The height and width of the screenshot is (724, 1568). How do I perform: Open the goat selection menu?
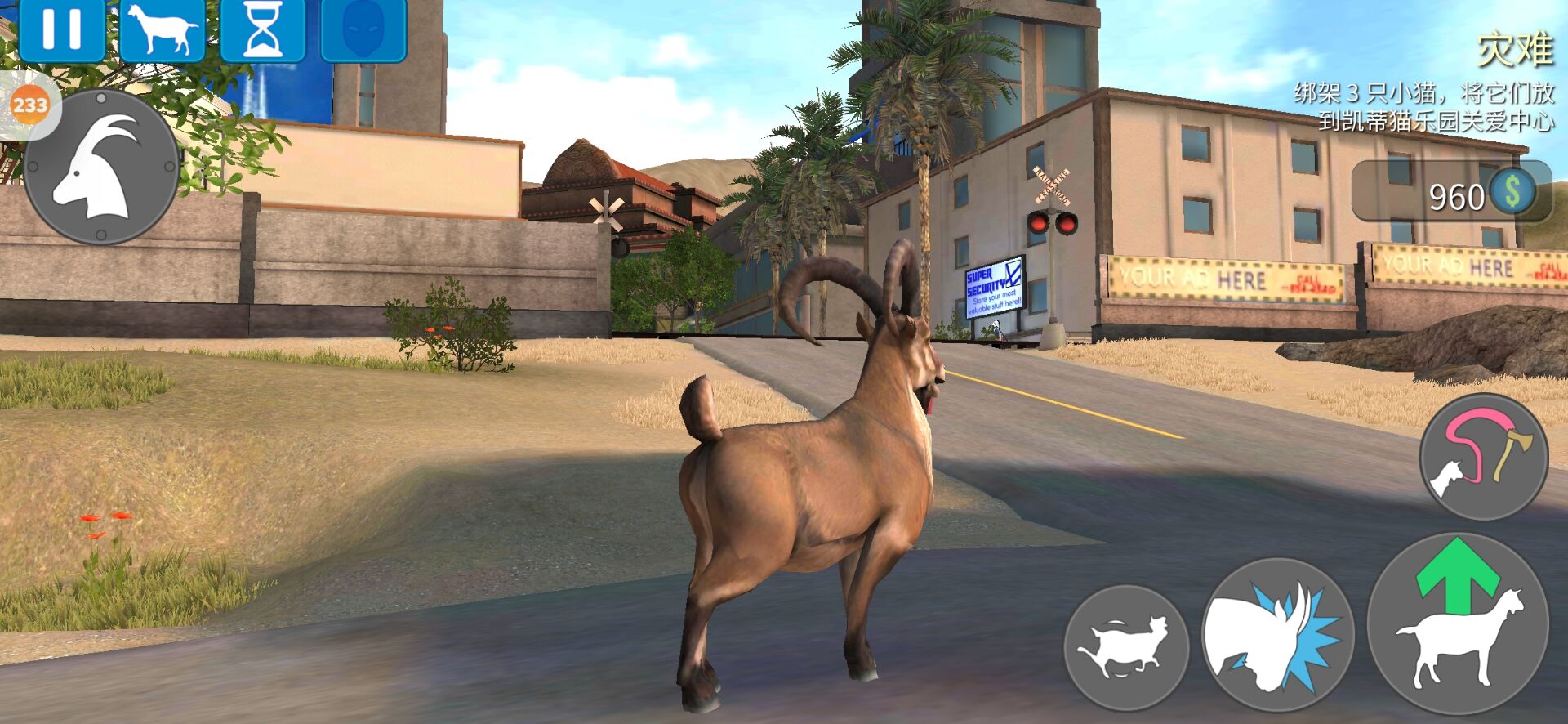pyautogui.click(x=163, y=29)
